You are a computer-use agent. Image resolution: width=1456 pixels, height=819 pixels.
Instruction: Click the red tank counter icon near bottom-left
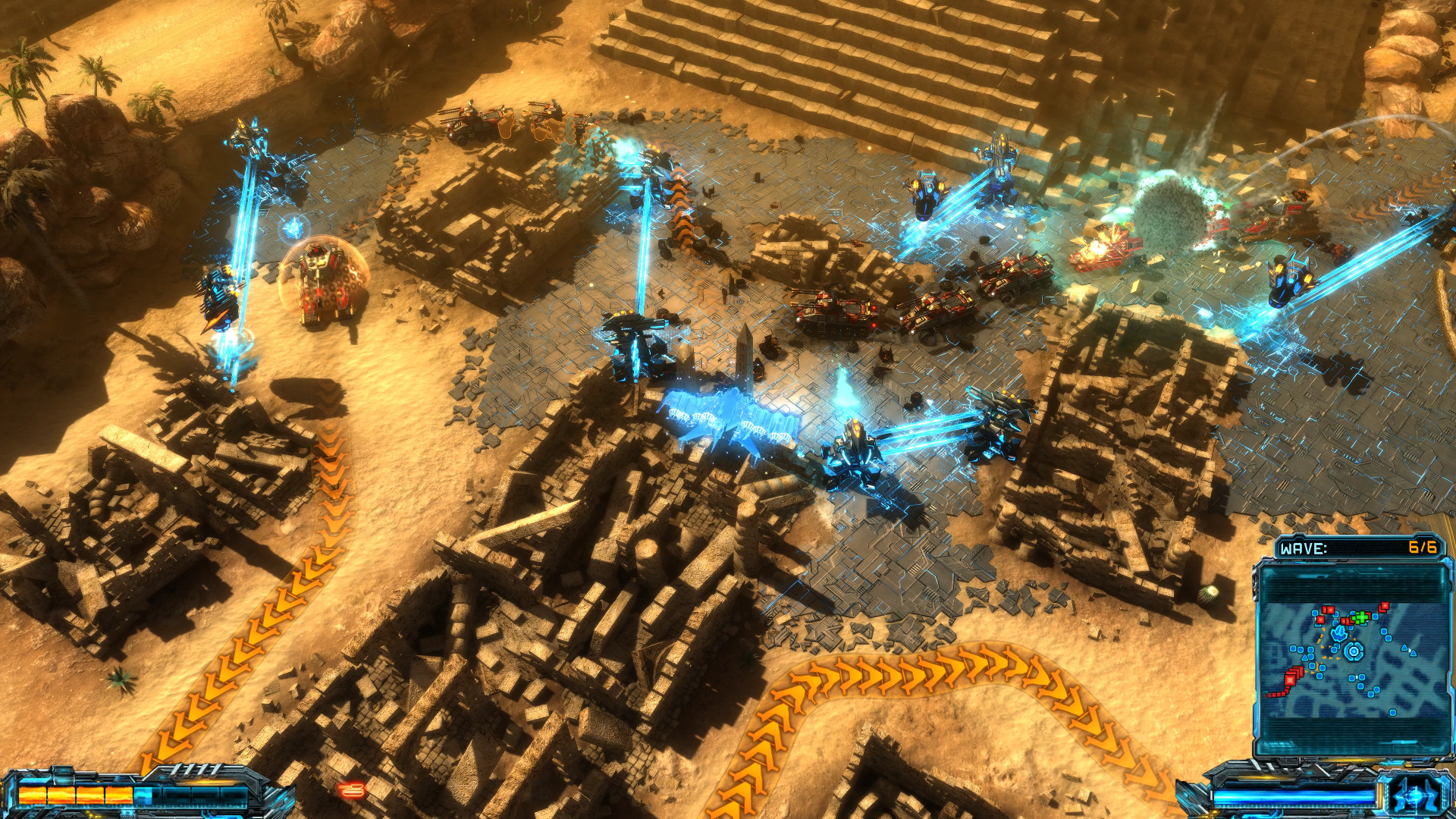pyautogui.click(x=352, y=790)
